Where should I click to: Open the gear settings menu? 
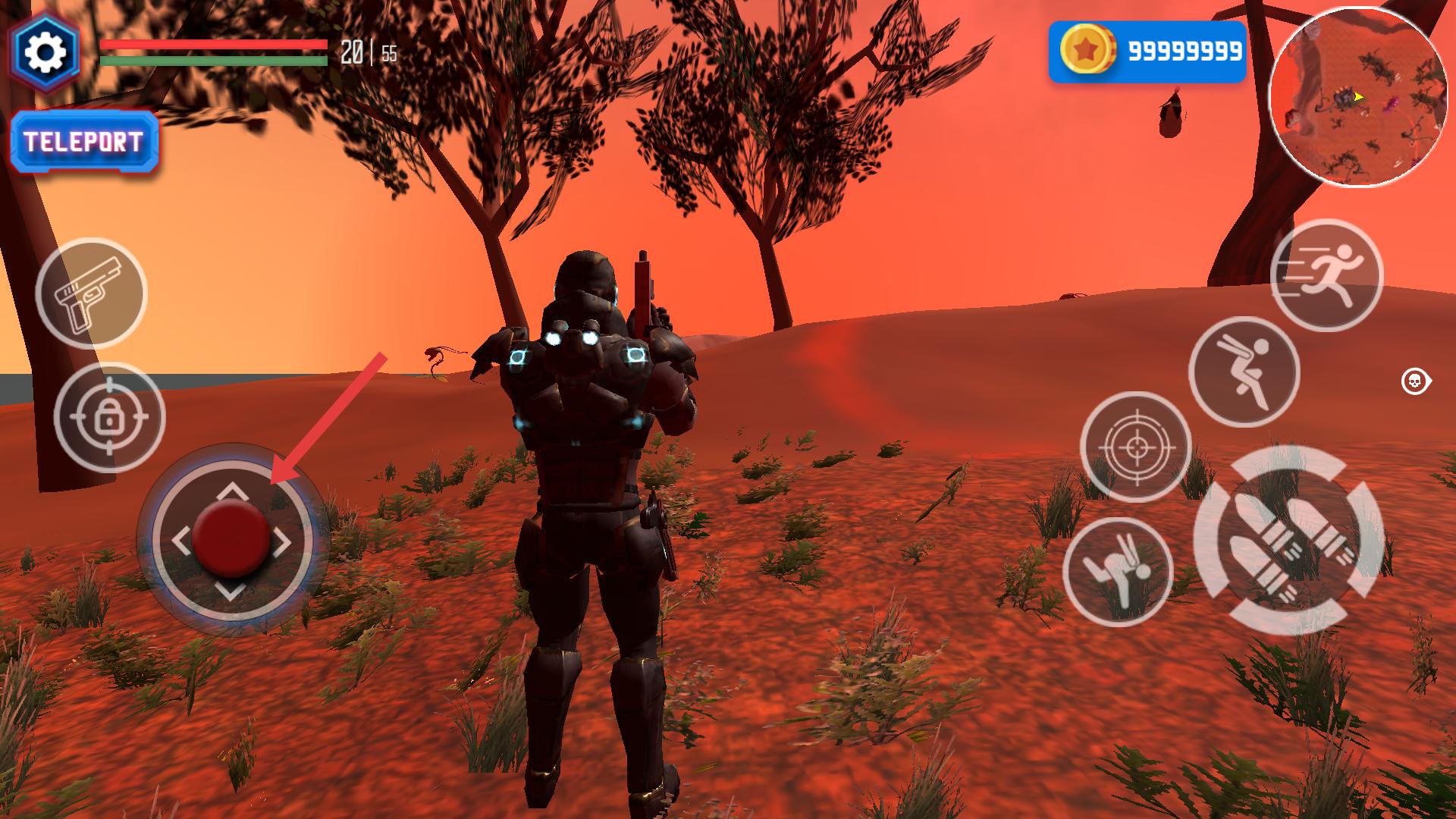pyautogui.click(x=45, y=52)
